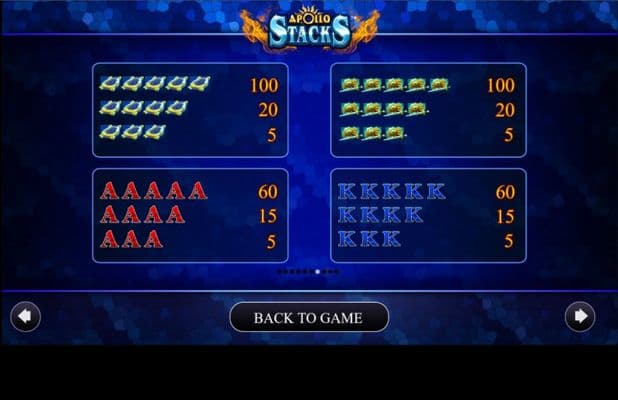The width and height of the screenshot is (618, 400).
Task: Click the BACK TO GAME button
Action: pos(308,318)
